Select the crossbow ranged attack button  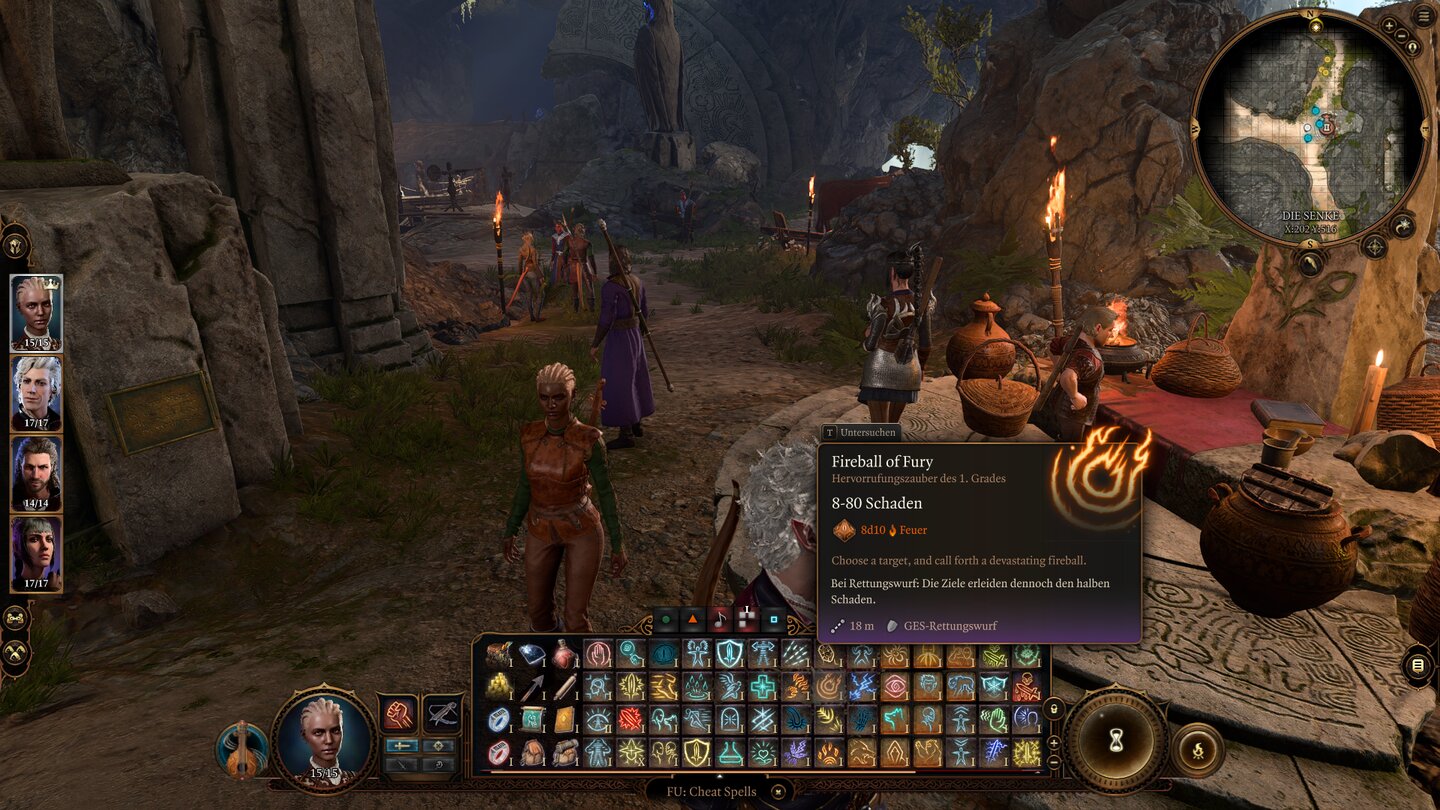(x=442, y=713)
